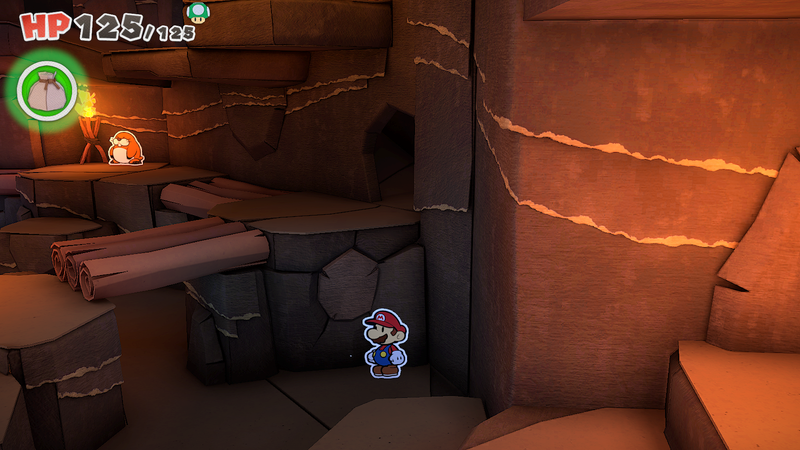
Task: Click the green 1-Up mushroom icon
Action: (x=198, y=12)
